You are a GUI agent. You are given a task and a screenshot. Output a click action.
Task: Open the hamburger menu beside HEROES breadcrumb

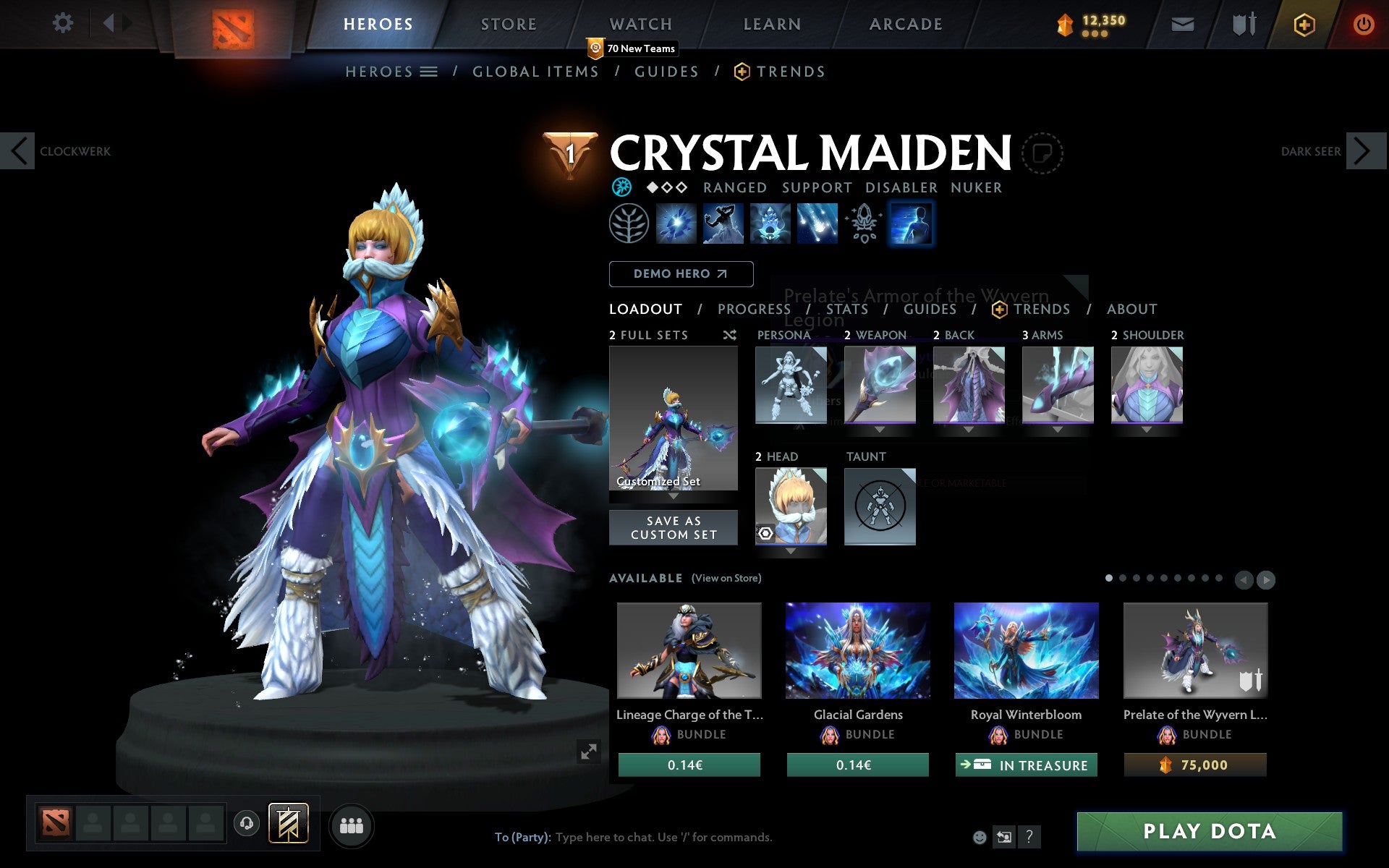429,72
